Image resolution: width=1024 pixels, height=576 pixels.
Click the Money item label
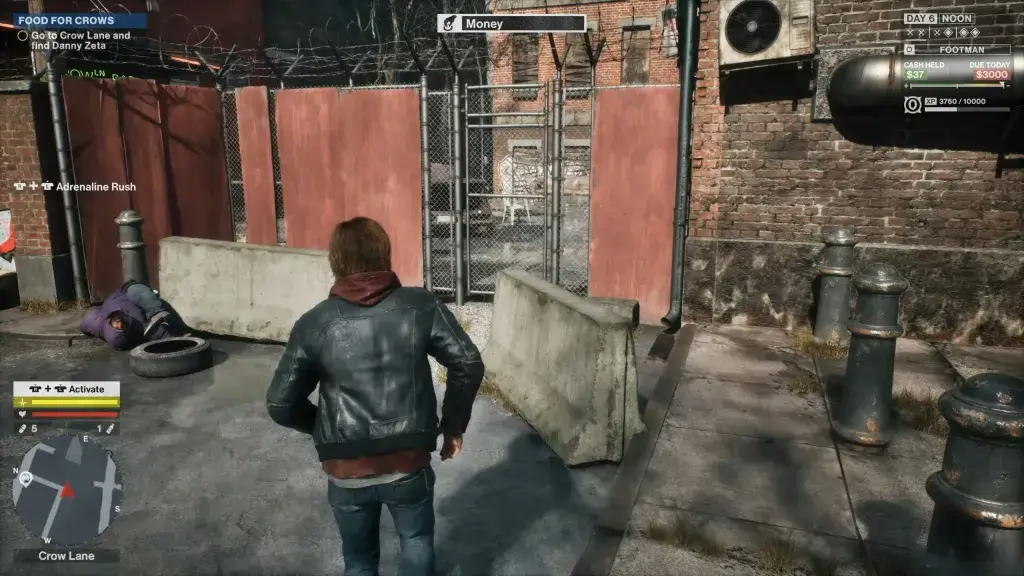(x=512, y=23)
